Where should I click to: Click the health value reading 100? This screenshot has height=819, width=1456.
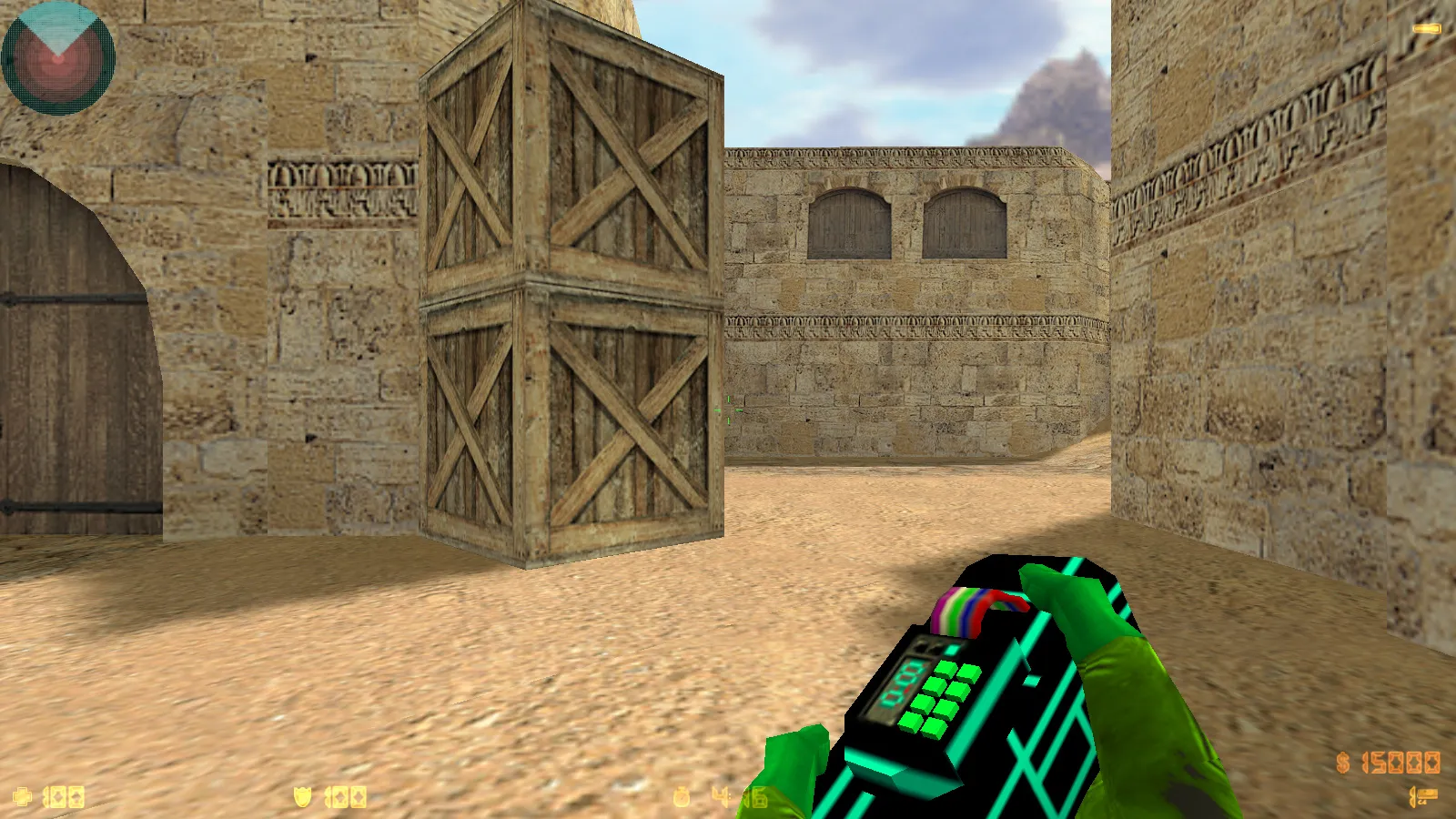pyautogui.click(x=64, y=796)
